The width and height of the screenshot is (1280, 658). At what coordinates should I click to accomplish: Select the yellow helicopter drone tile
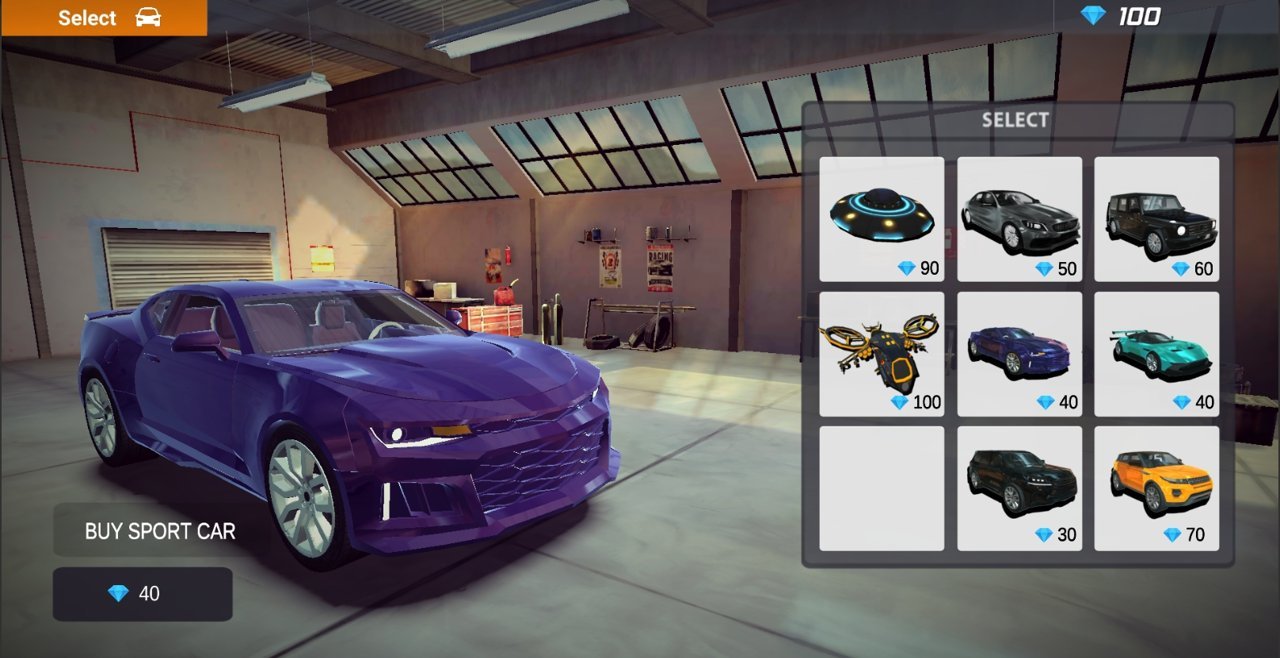[881, 354]
